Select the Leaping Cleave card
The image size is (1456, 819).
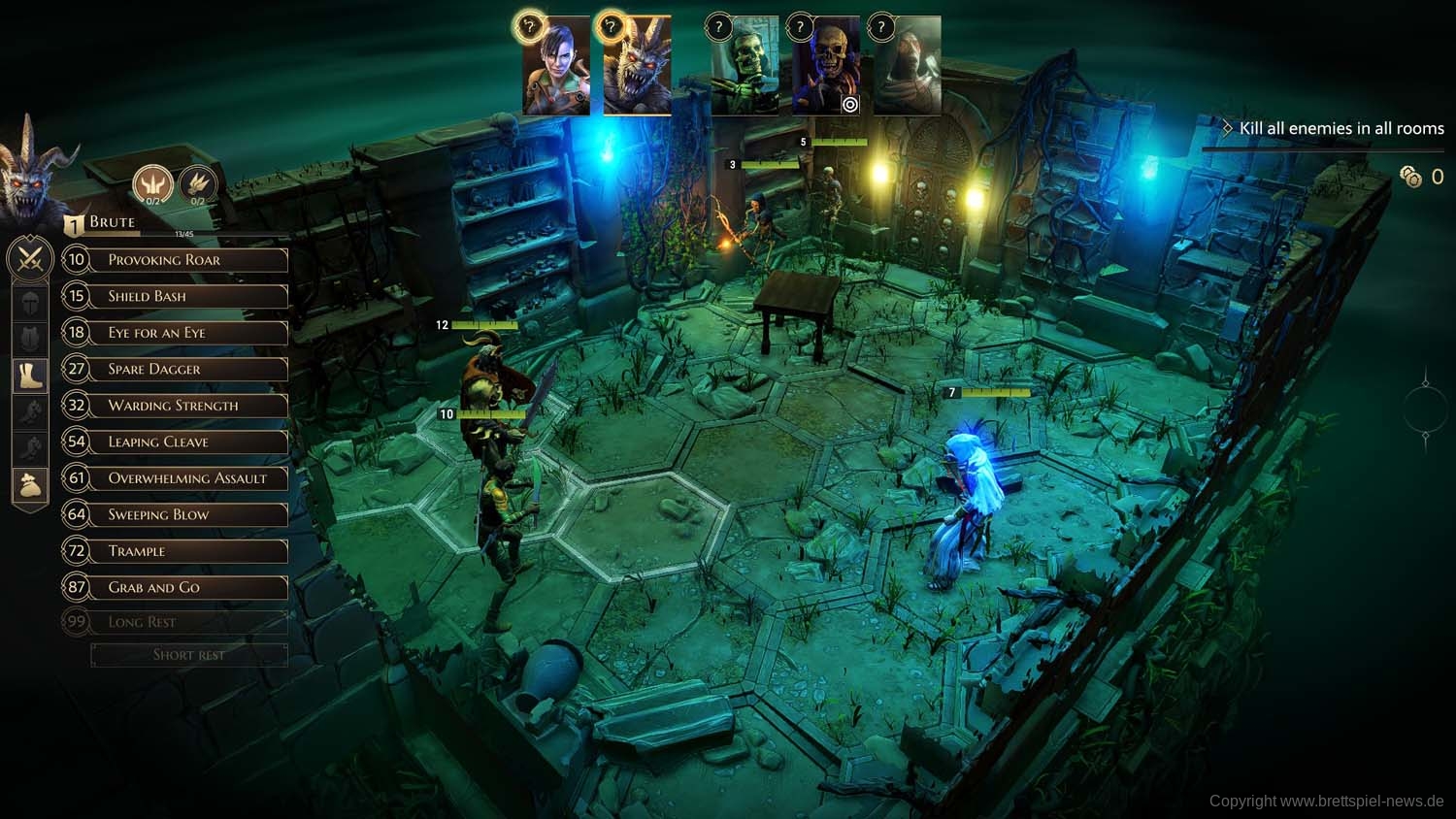(x=175, y=442)
